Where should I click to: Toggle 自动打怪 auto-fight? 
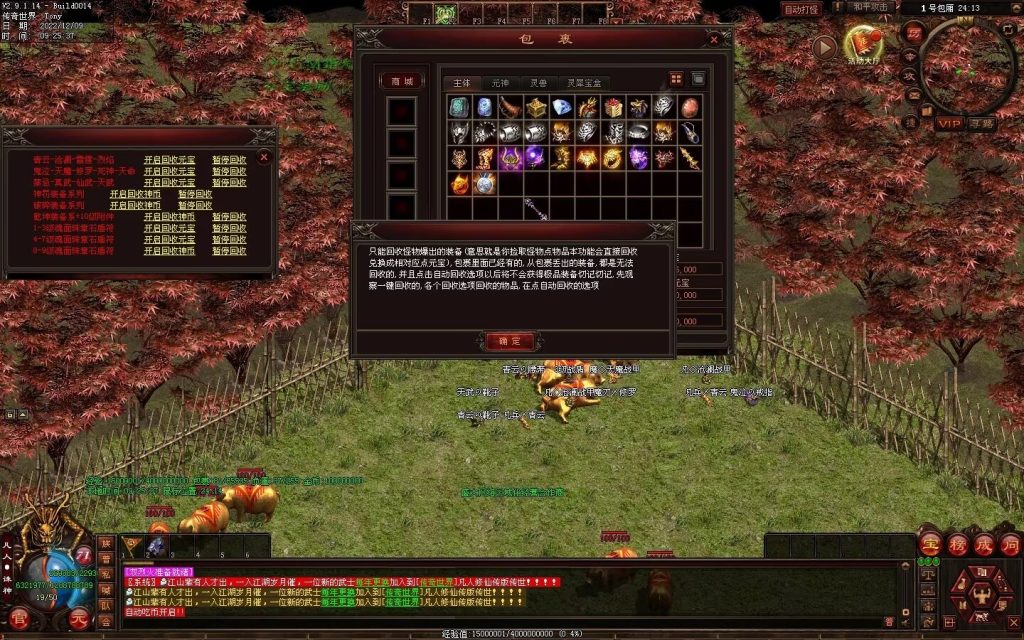click(x=801, y=9)
